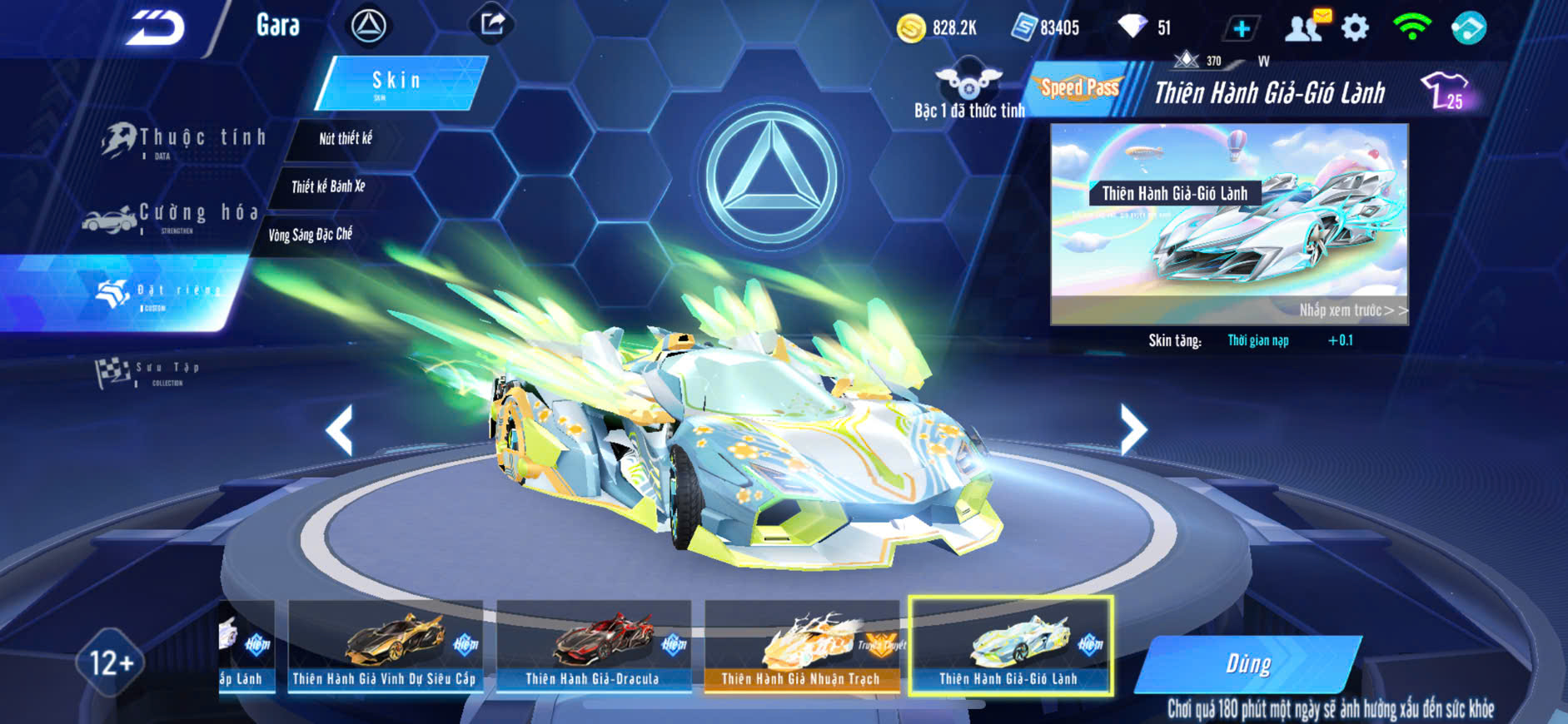
Task: Select Thiên Hành Giả-Gió Lành skin thumbnail
Action: pos(1010,647)
